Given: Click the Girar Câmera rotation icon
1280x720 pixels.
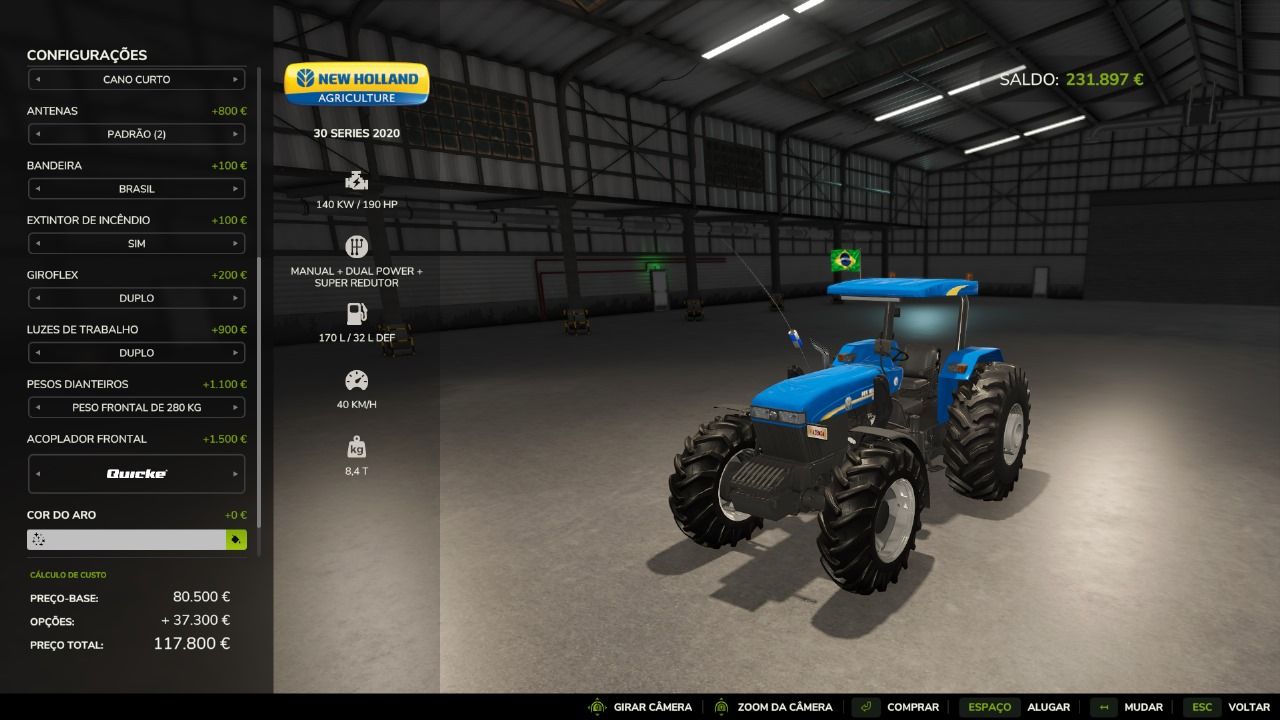Looking at the screenshot, I should click(x=597, y=707).
